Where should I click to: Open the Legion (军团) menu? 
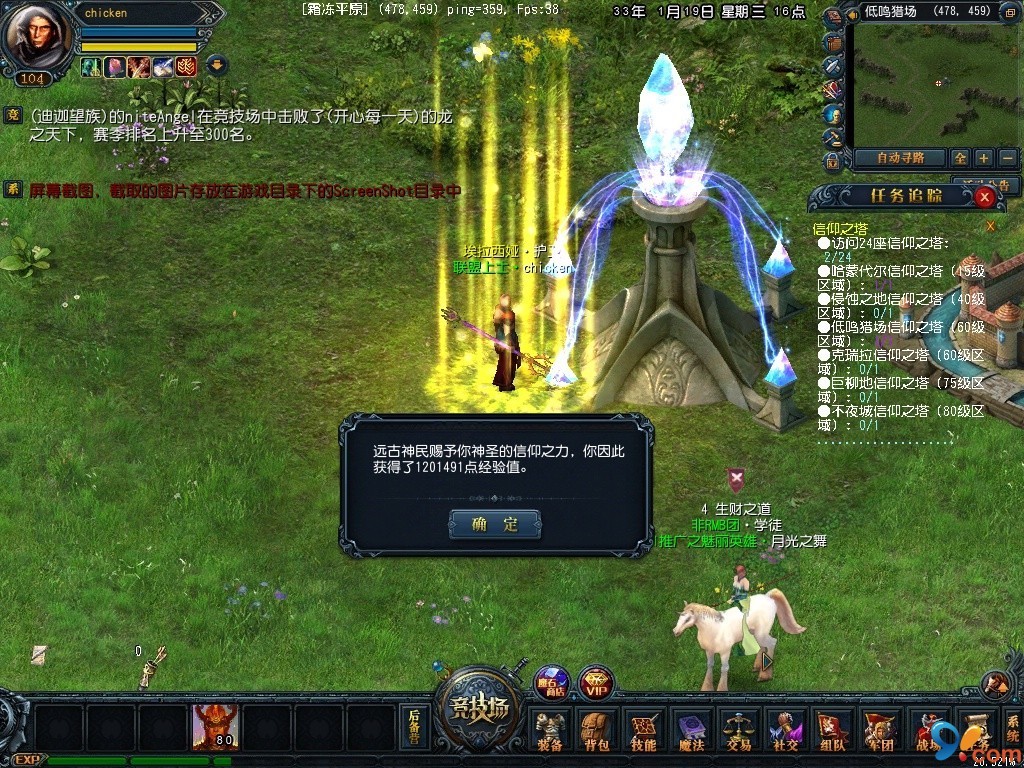(879, 731)
